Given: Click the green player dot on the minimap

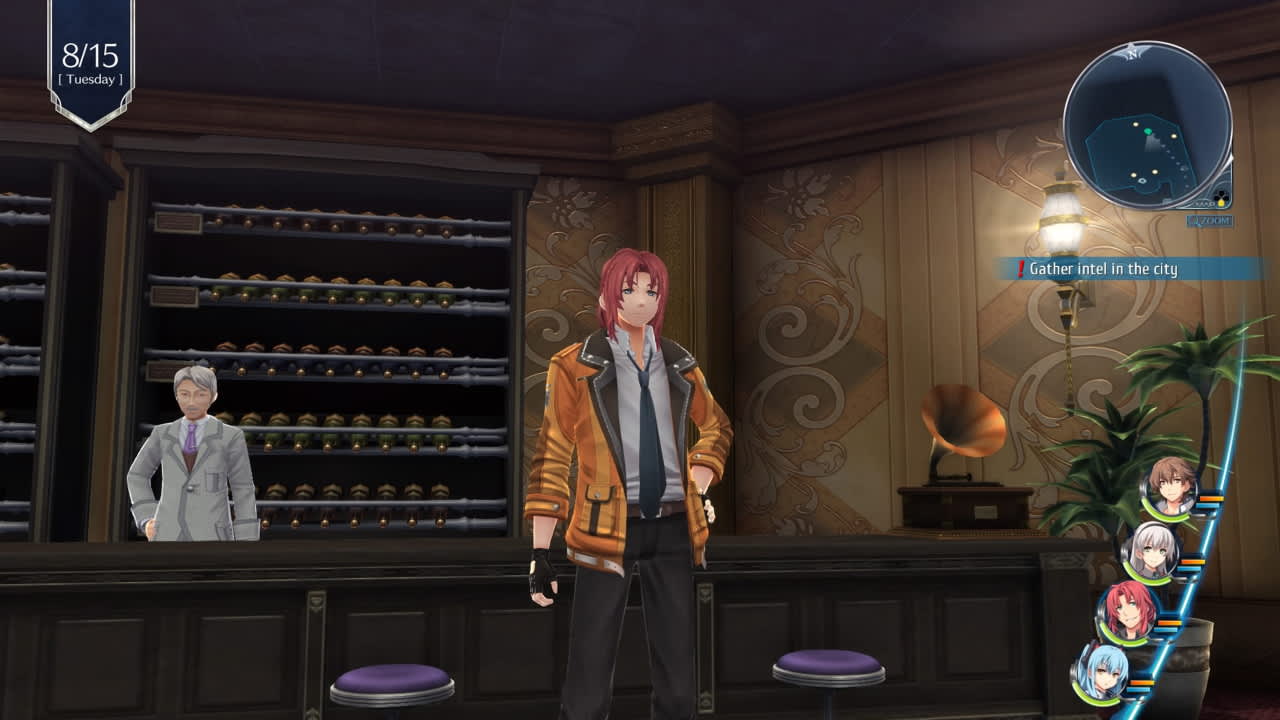Looking at the screenshot, I should [1148, 131].
